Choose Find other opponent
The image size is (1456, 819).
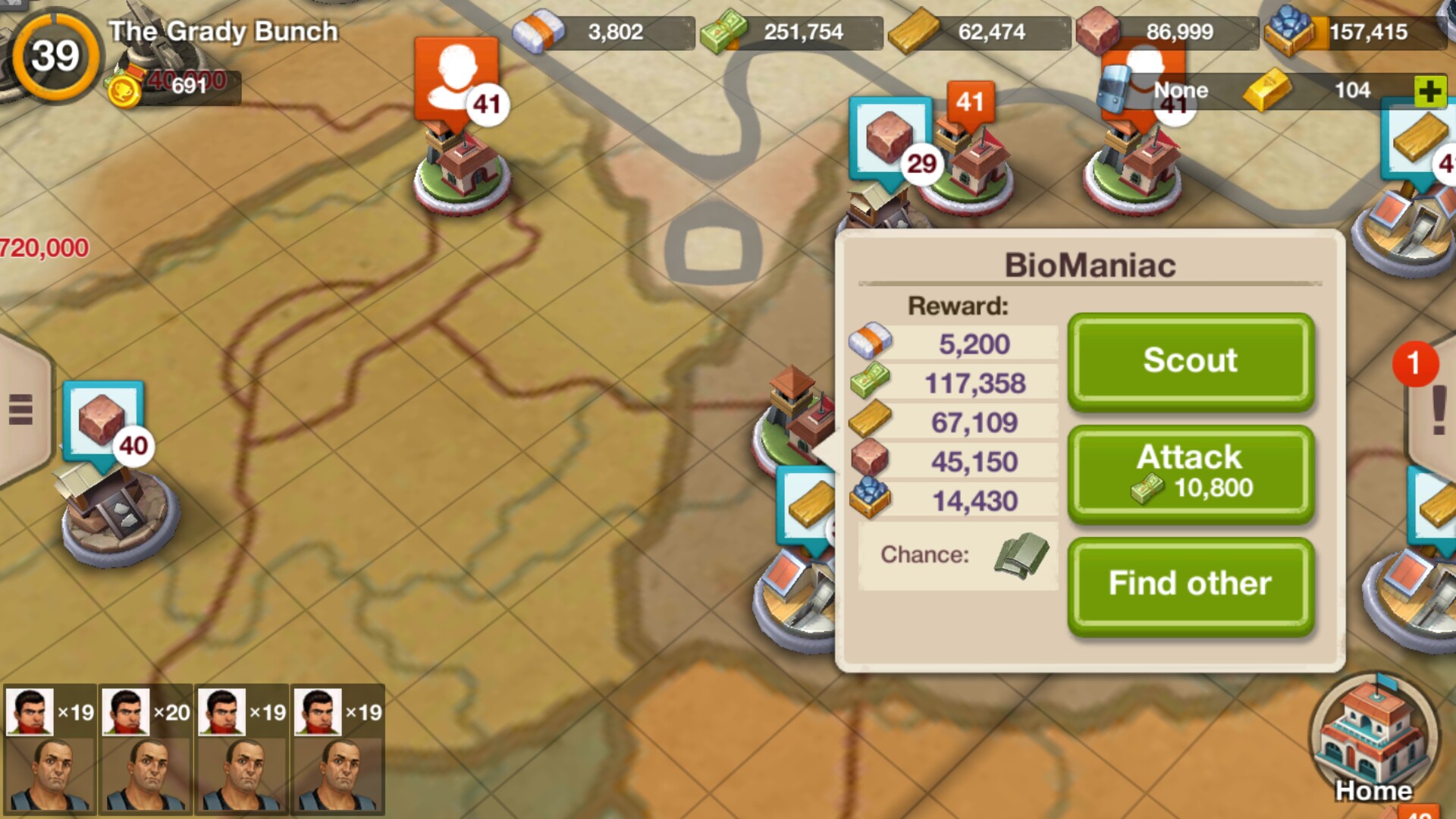tap(1190, 584)
